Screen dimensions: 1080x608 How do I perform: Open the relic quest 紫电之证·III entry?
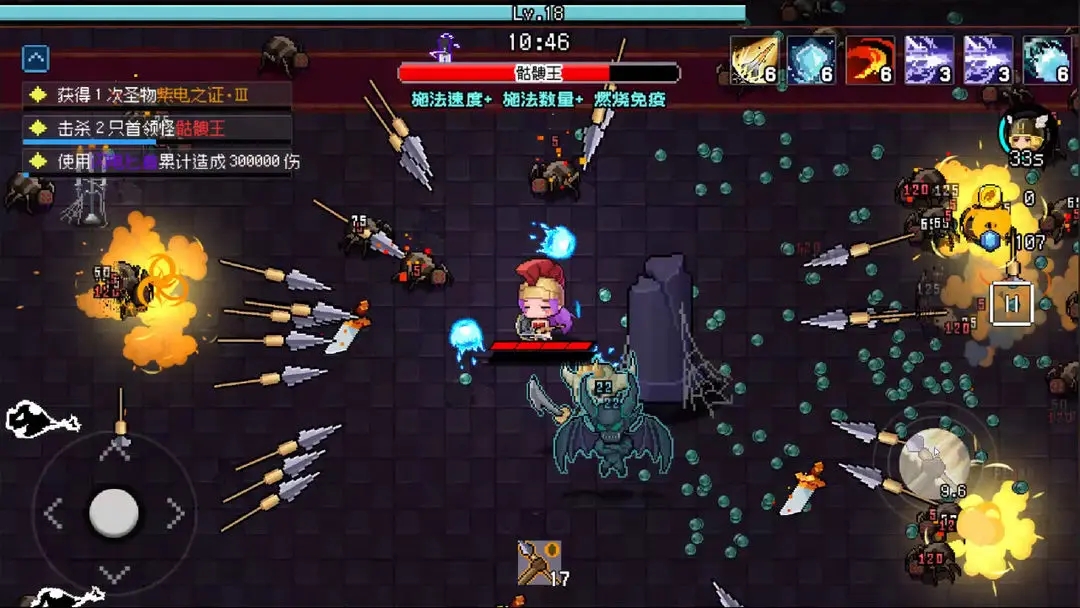click(158, 95)
